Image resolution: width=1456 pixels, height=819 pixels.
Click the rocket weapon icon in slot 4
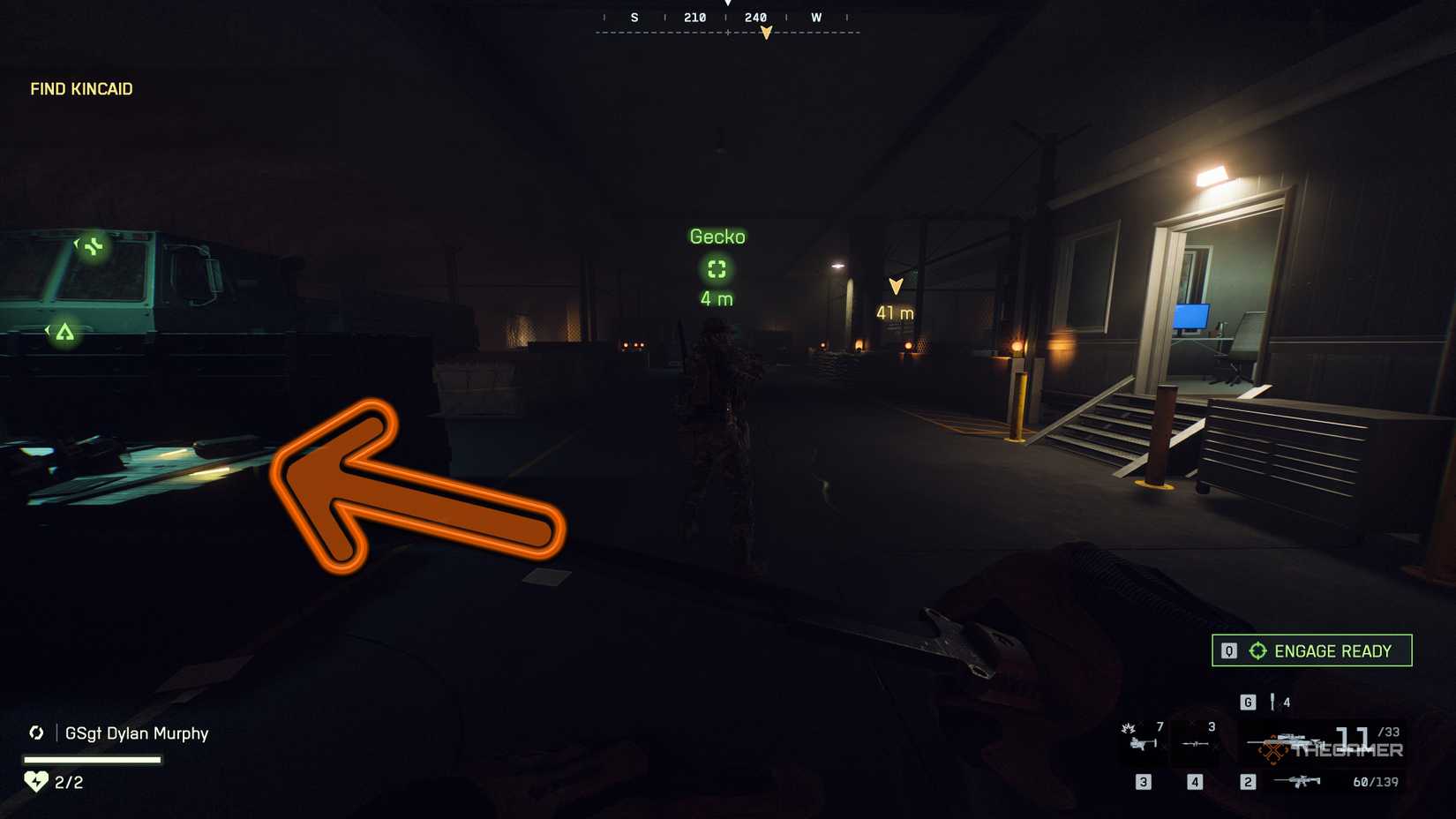(x=1195, y=743)
